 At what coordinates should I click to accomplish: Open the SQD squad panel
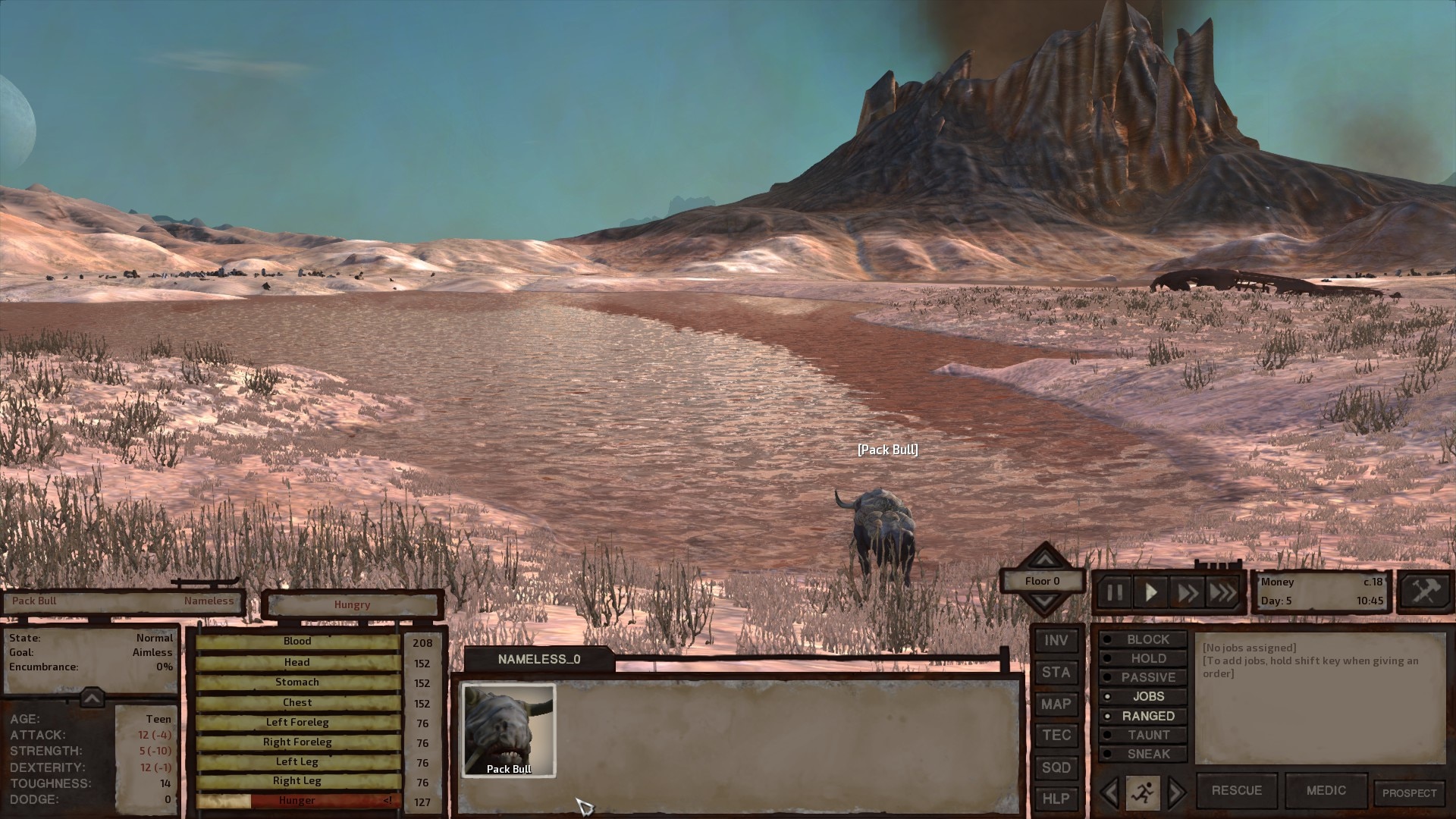(x=1056, y=767)
